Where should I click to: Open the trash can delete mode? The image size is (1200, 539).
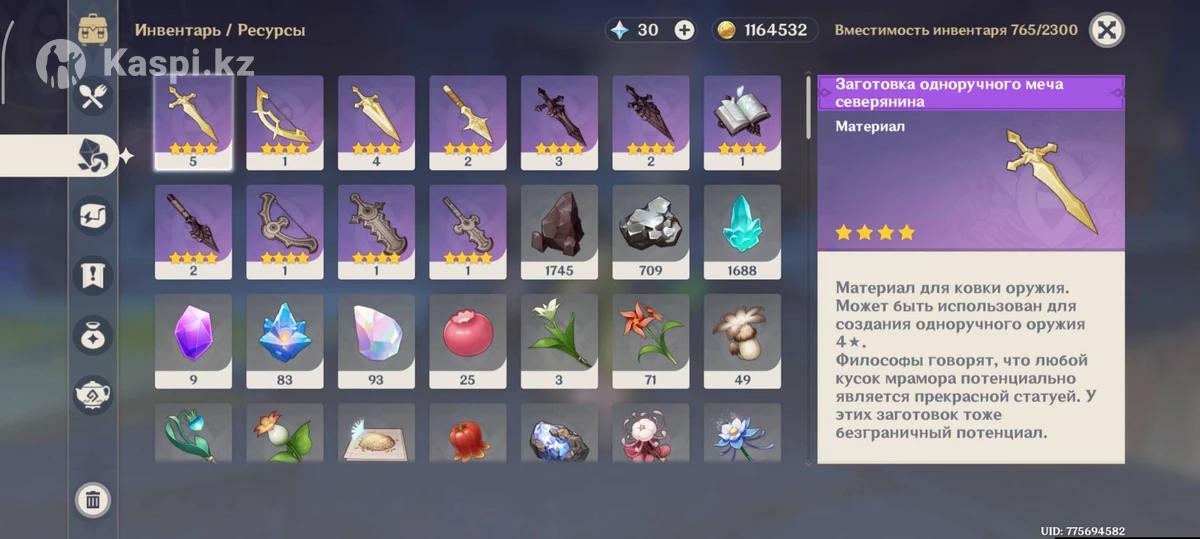93,499
